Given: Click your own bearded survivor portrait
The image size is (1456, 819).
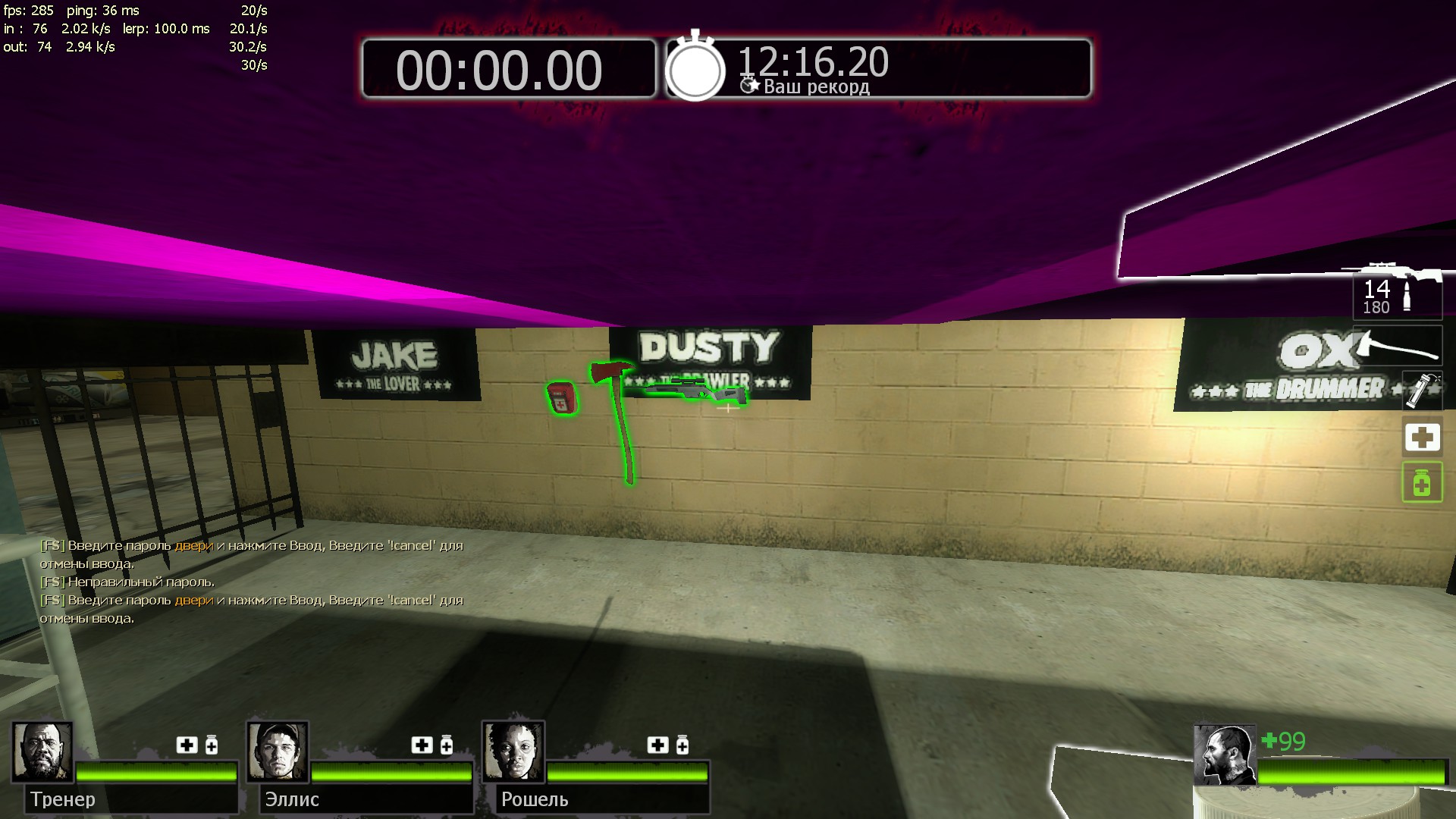Looking at the screenshot, I should point(1224,755).
